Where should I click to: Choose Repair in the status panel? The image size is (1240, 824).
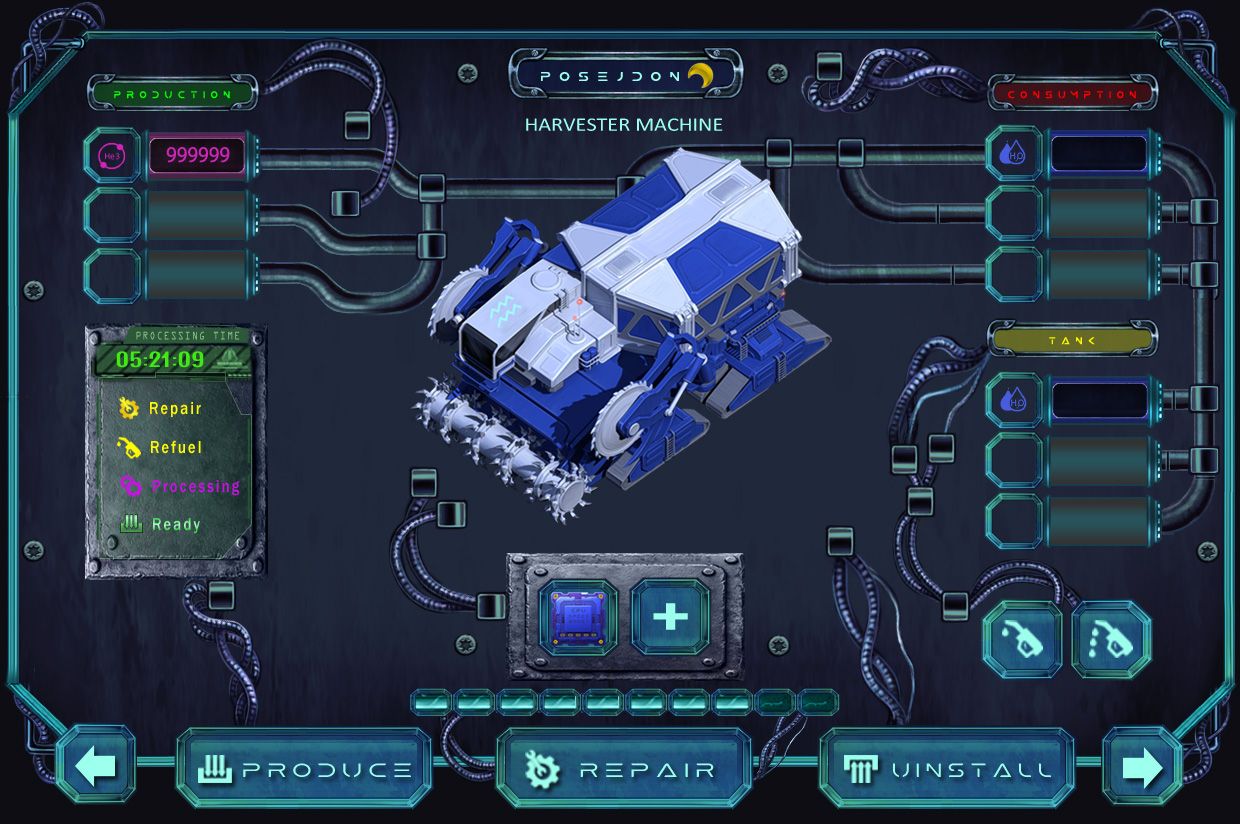click(x=175, y=408)
